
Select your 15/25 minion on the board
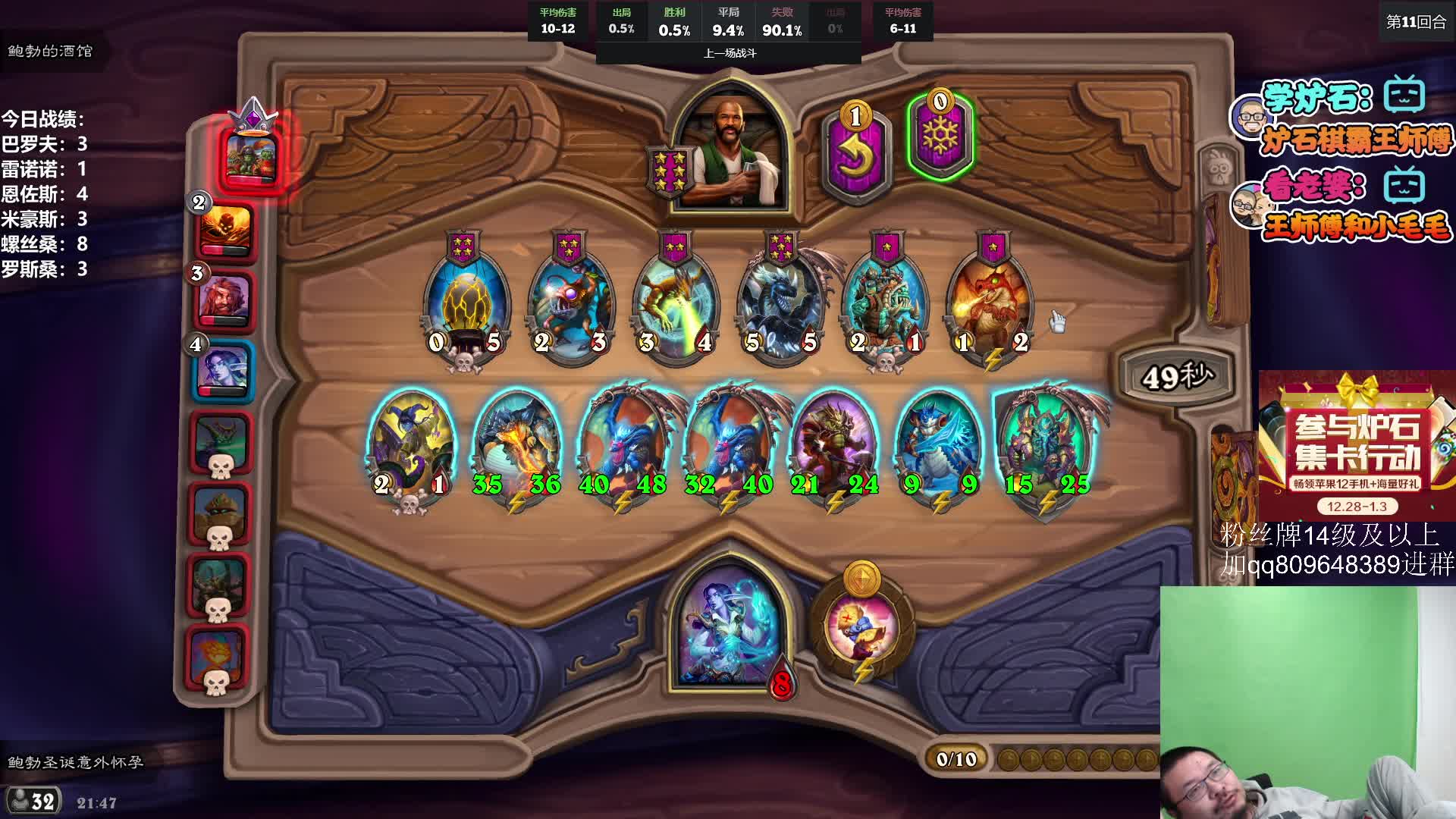[x=1046, y=447]
